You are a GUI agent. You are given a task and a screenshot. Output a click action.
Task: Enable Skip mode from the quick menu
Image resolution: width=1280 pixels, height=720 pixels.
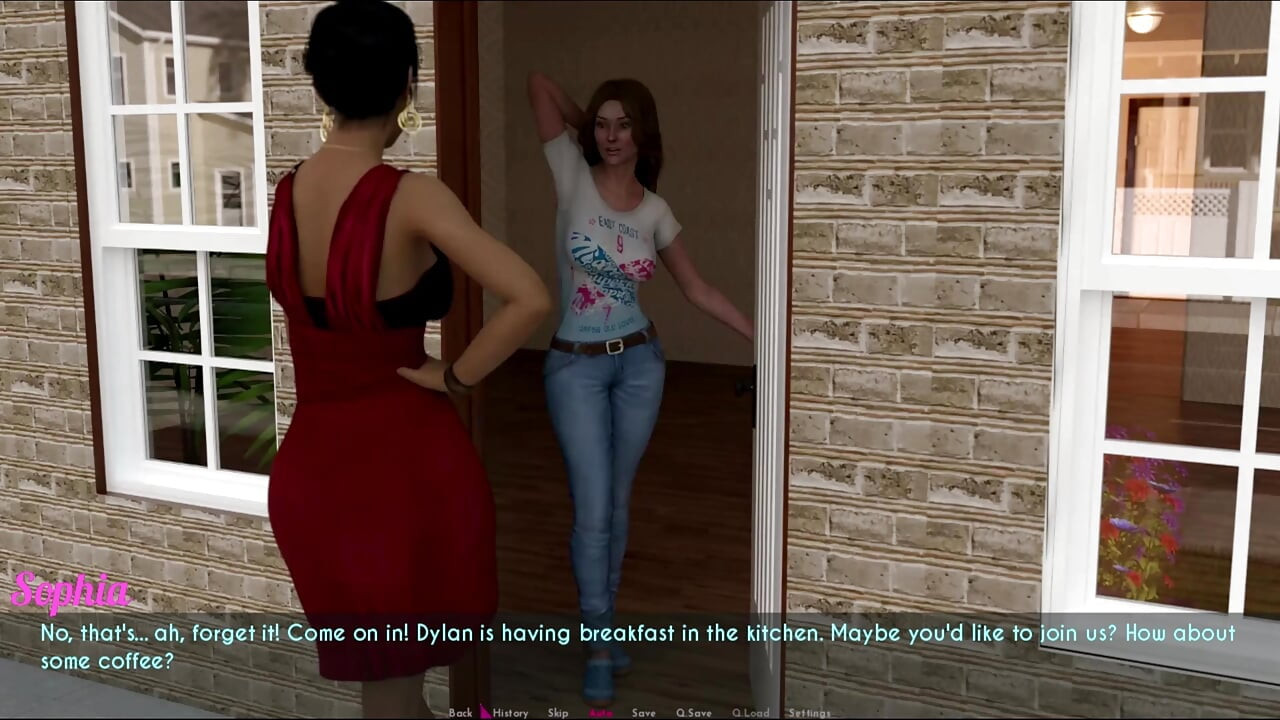(556, 713)
